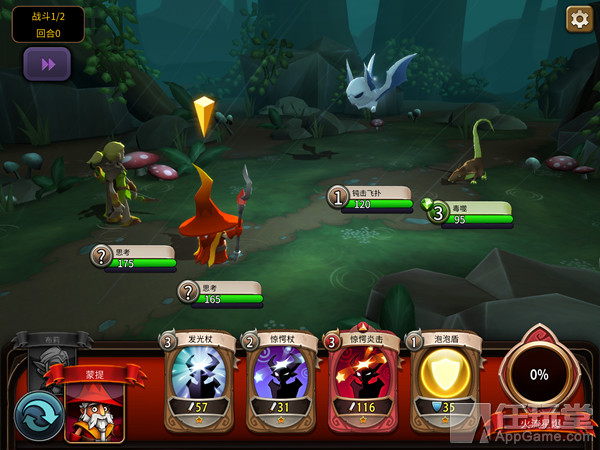Activate the 0% ultimate skill orb
Viewport: 600px width, 450px height.
pos(539,374)
